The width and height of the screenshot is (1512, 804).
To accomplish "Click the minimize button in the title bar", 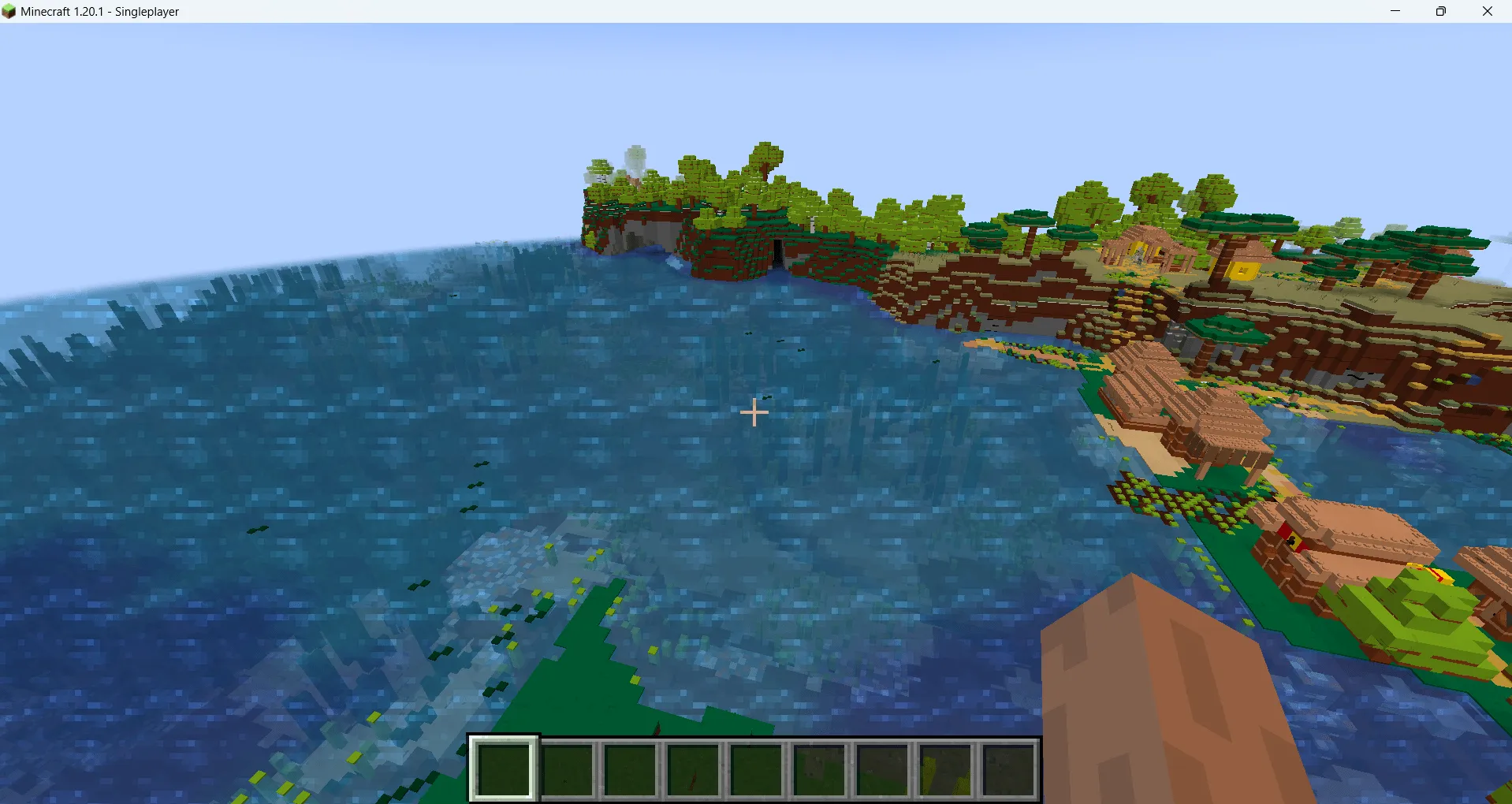I will click(1395, 11).
